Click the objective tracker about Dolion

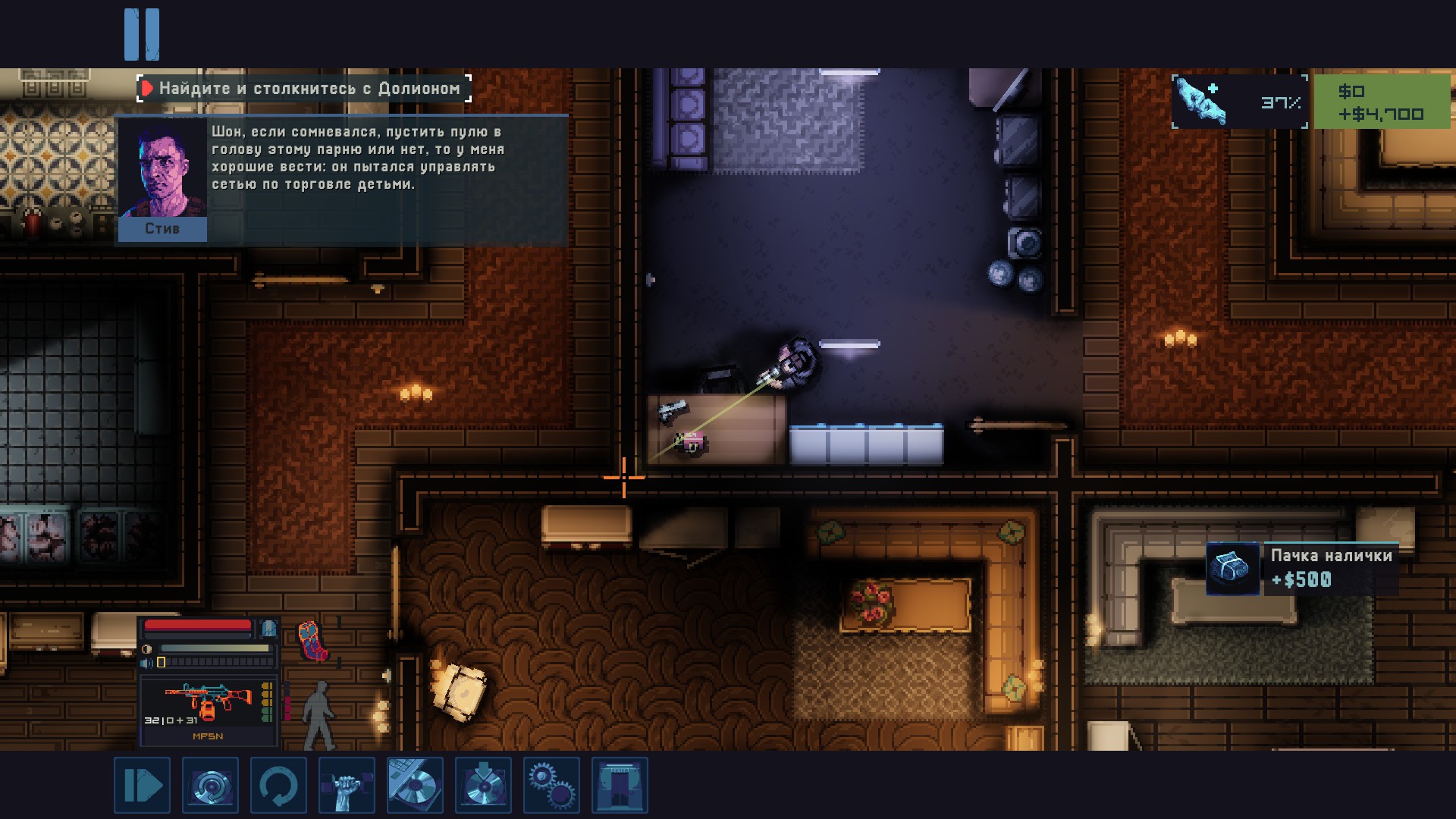click(303, 89)
